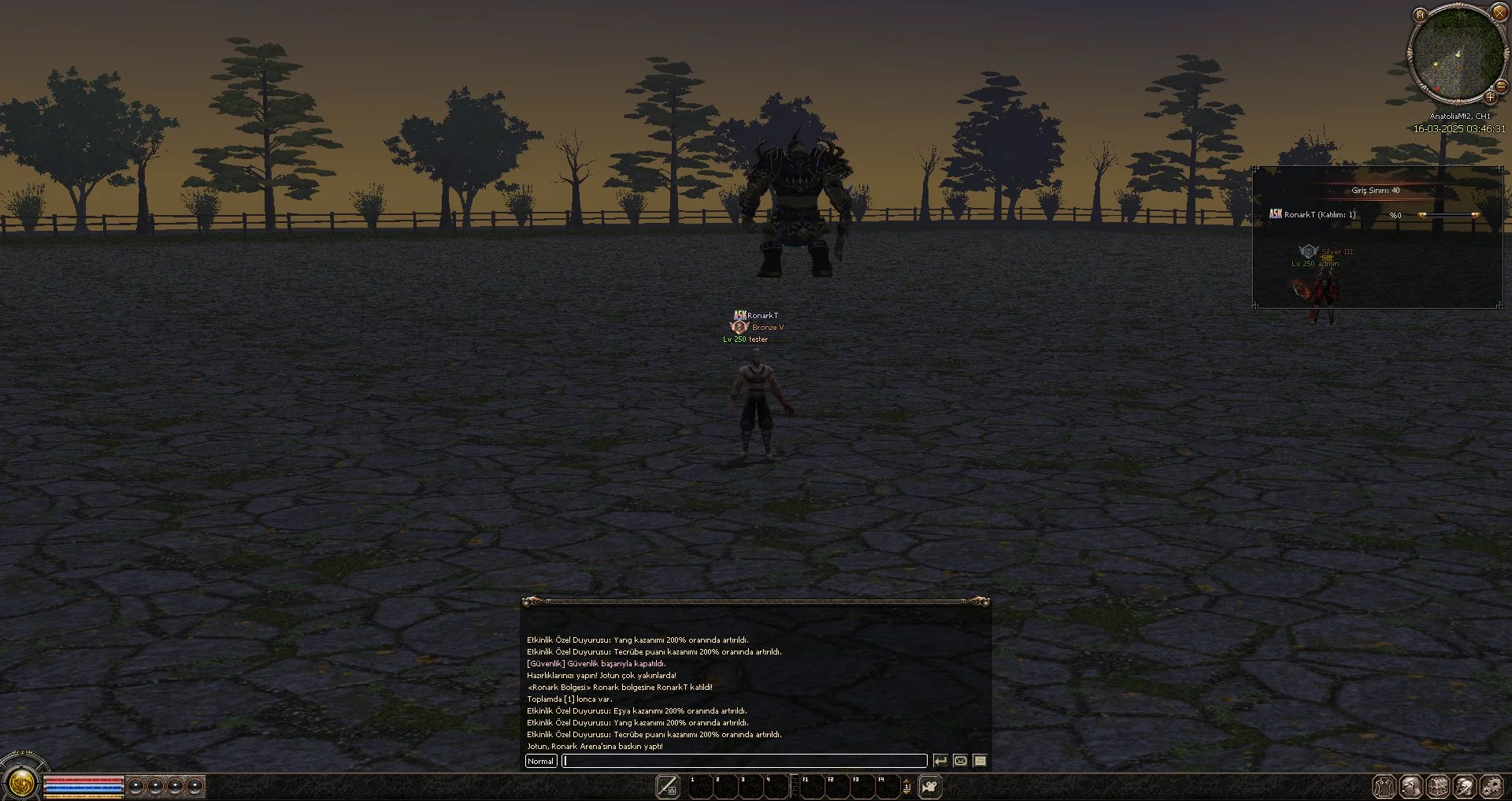Toggle the sword attack mode icon
The image size is (1512, 801).
point(668,787)
